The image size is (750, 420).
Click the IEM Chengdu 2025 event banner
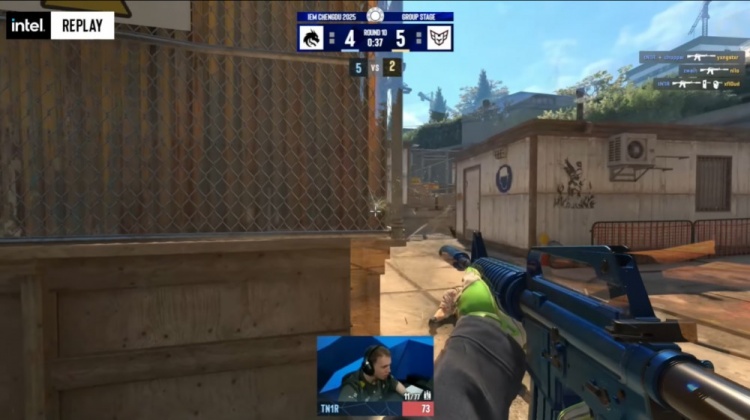click(330, 17)
